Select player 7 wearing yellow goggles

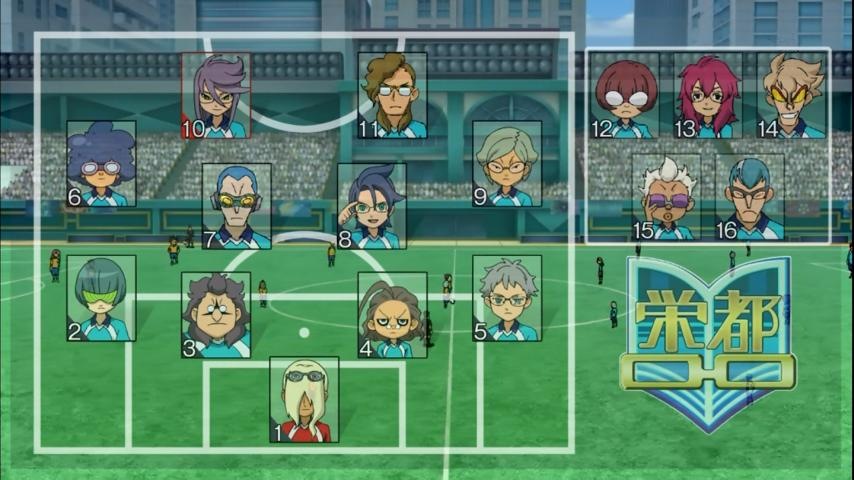pos(237,206)
